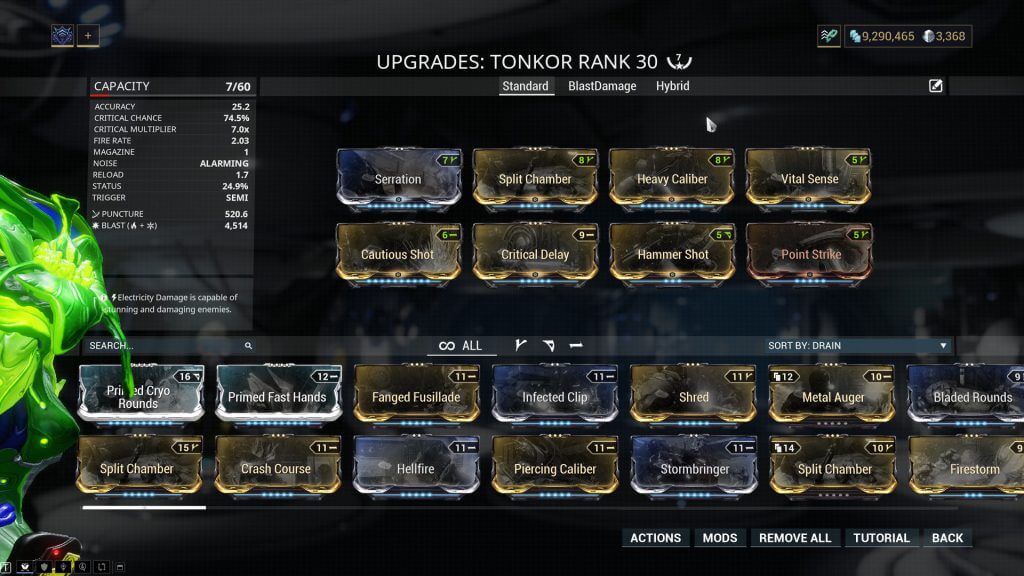Viewport: 1024px width, 576px height.
Task: Choose the Stormbringer mod card
Action: pos(693,468)
